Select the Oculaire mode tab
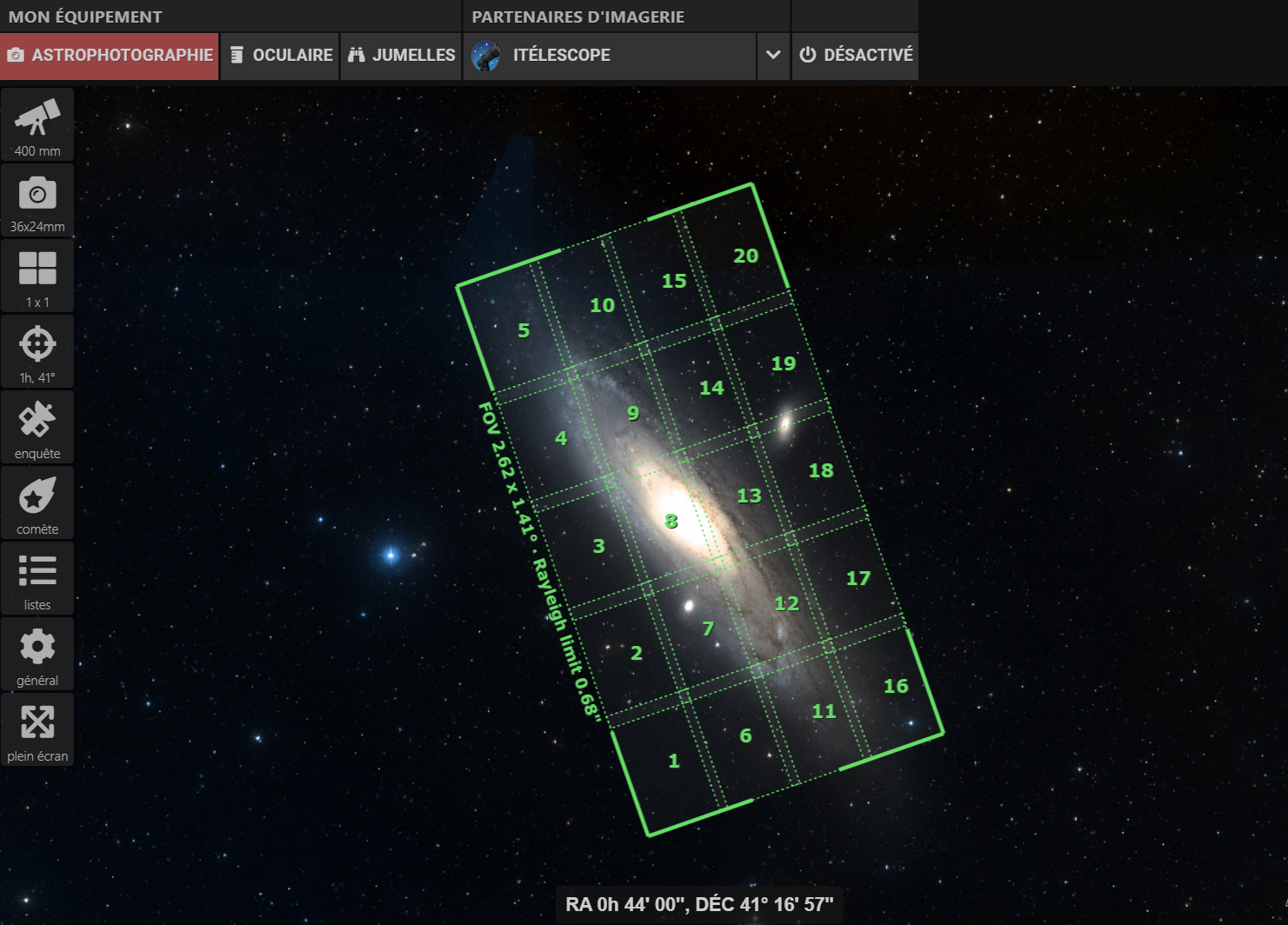This screenshot has height=925, width=1288. click(280, 56)
